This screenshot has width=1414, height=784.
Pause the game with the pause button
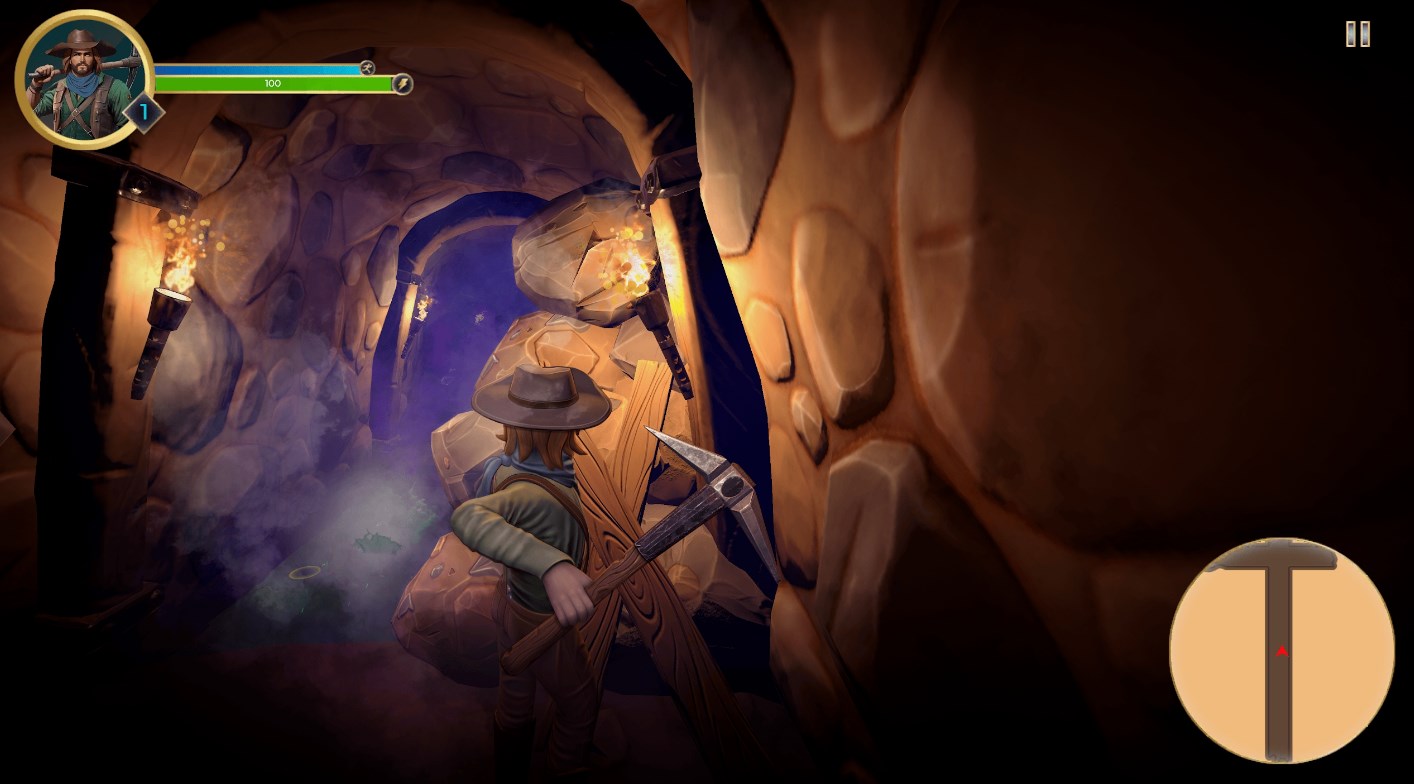click(x=1357, y=34)
